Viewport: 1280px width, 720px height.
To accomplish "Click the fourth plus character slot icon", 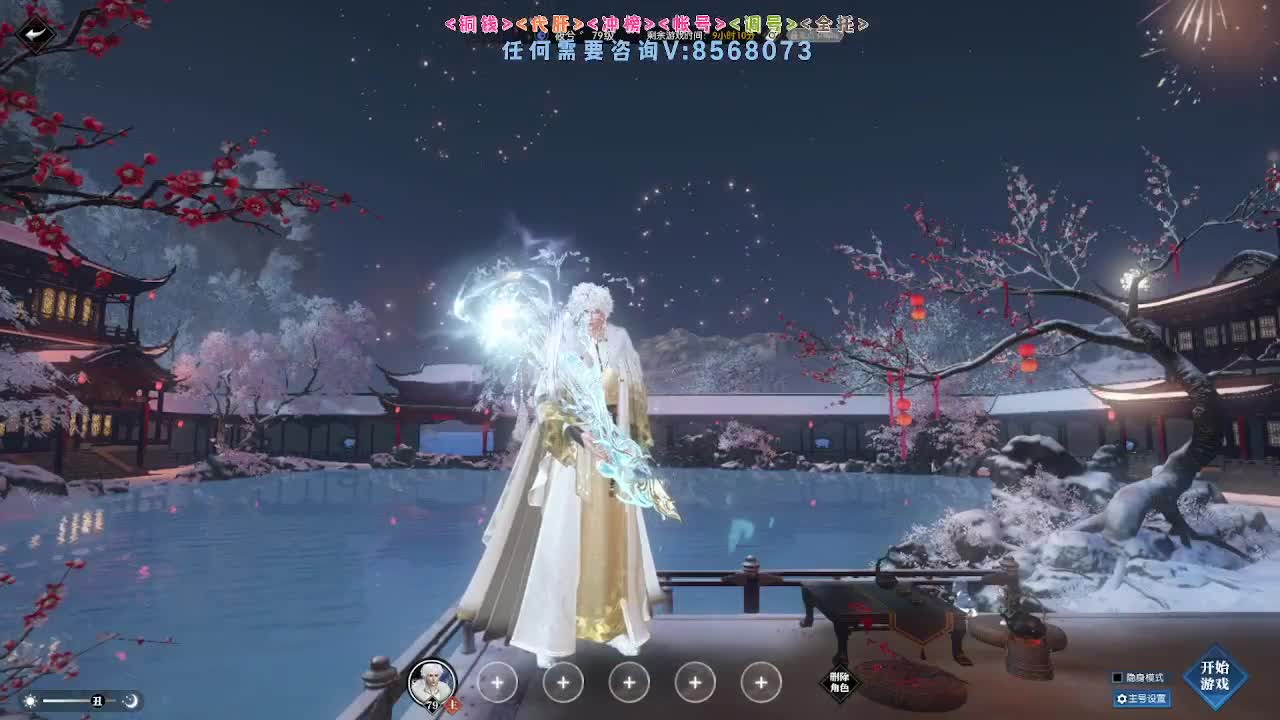I will 694,682.
